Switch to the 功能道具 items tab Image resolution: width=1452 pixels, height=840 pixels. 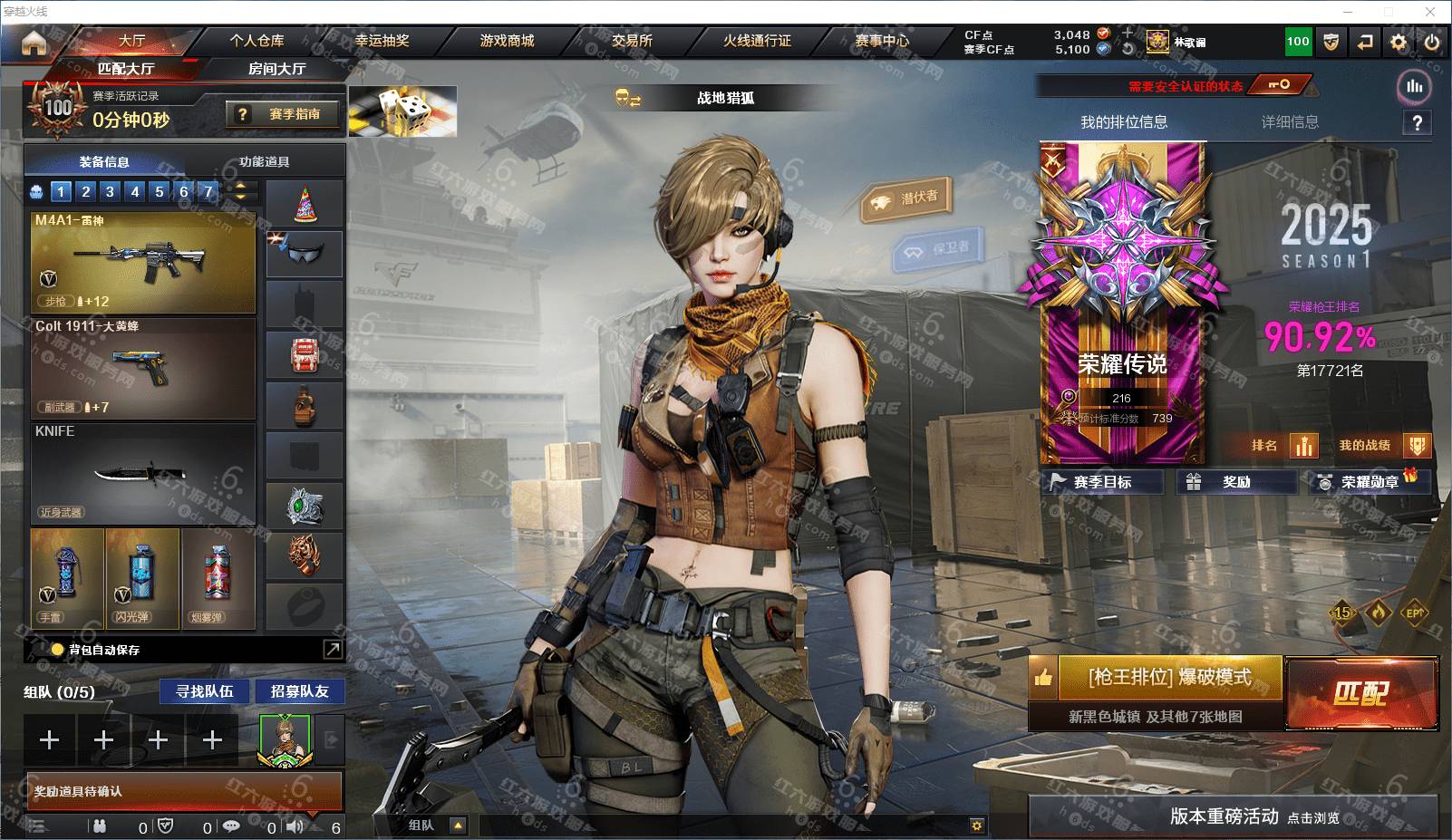pyautogui.click(x=264, y=162)
